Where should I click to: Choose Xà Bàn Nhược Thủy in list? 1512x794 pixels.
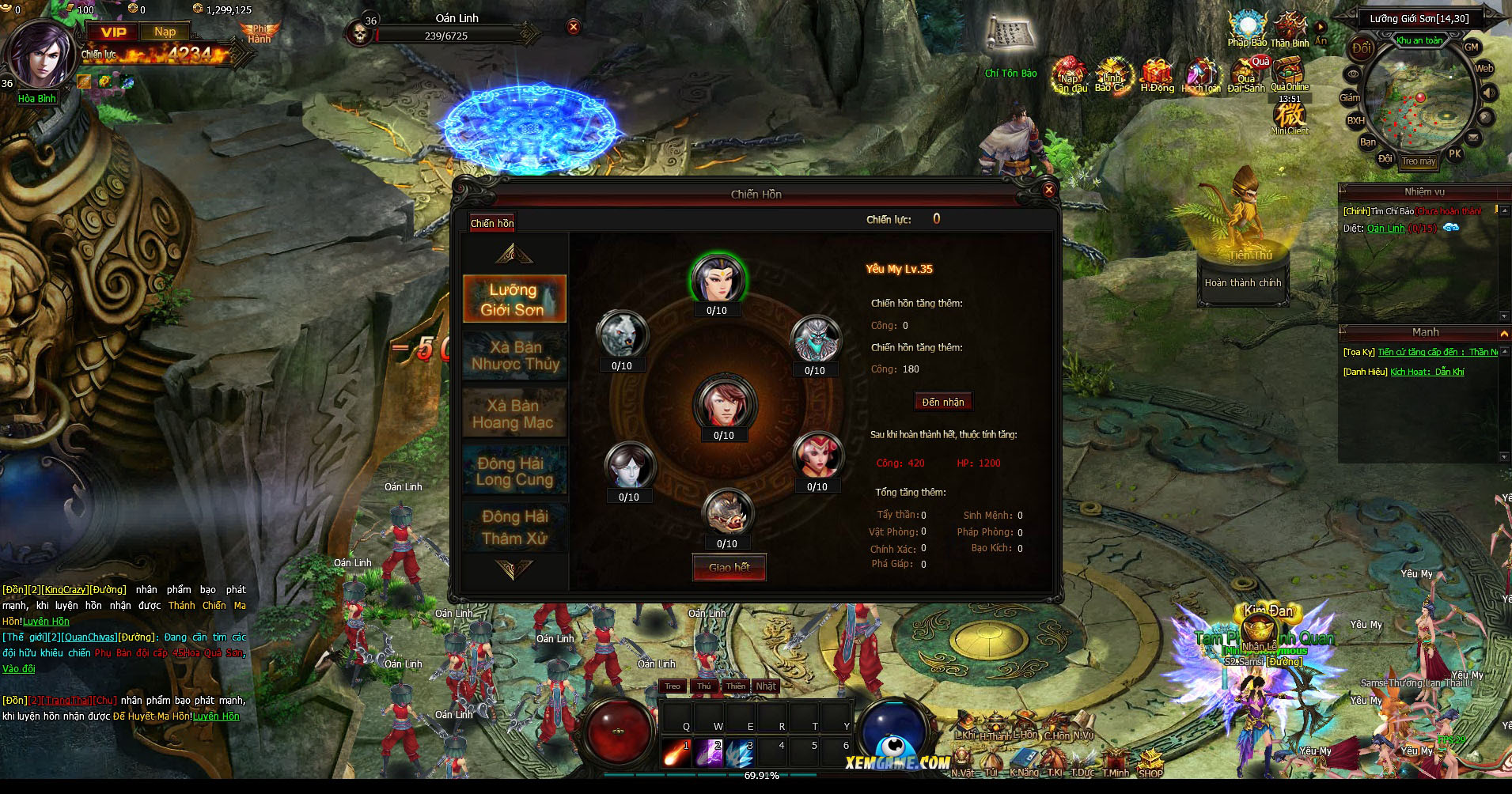click(x=514, y=356)
